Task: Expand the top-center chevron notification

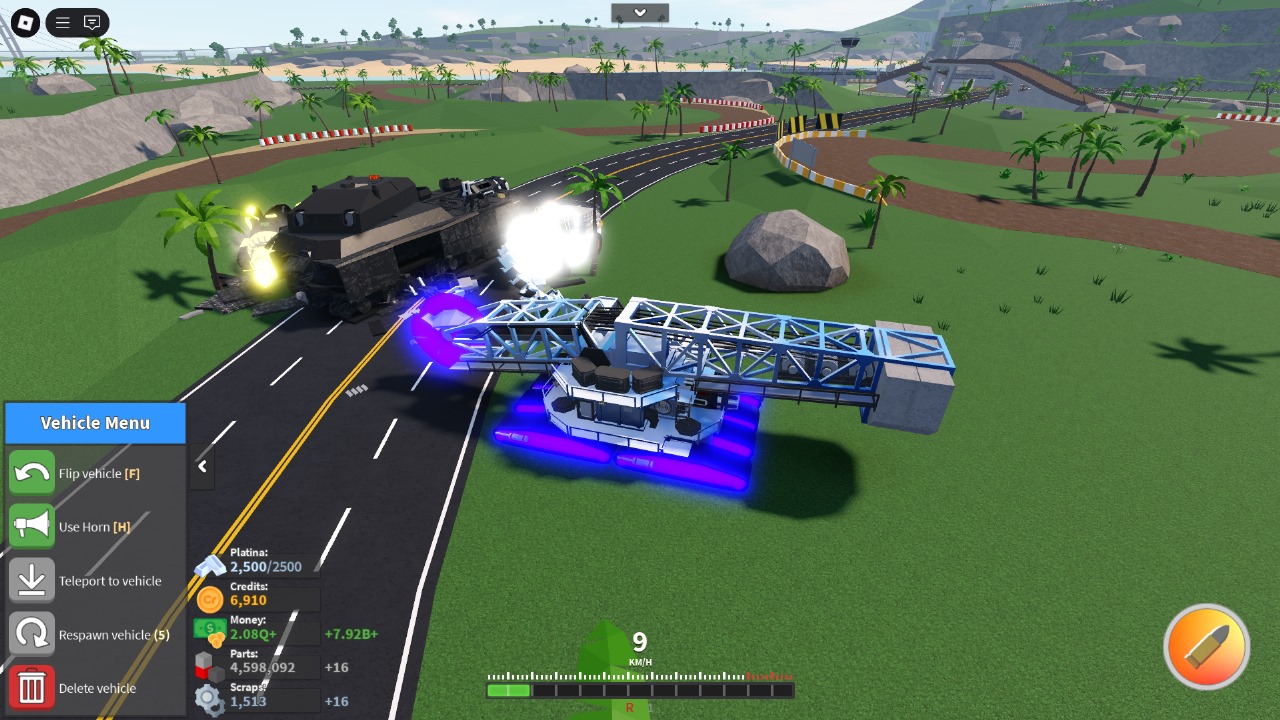Action: (x=639, y=13)
